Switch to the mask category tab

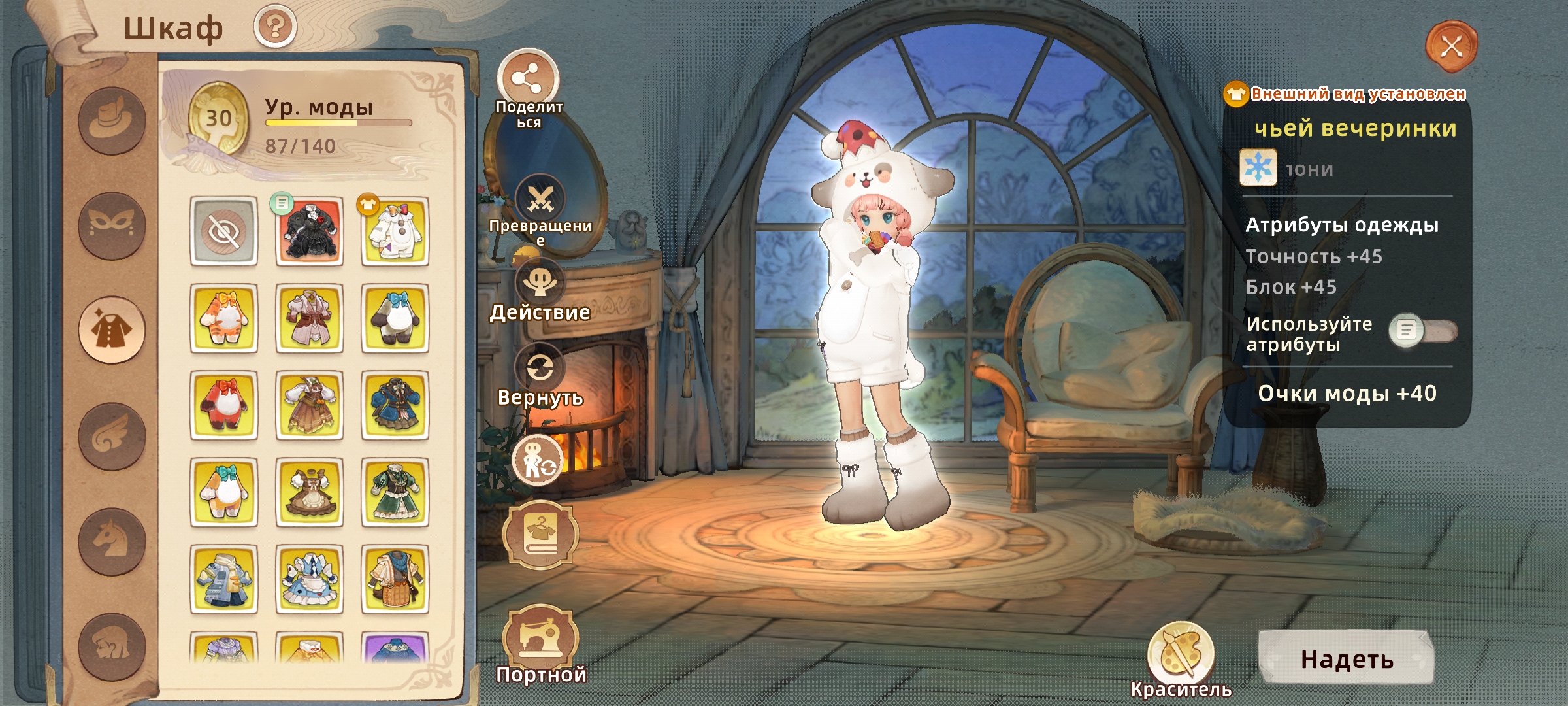point(112,226)
